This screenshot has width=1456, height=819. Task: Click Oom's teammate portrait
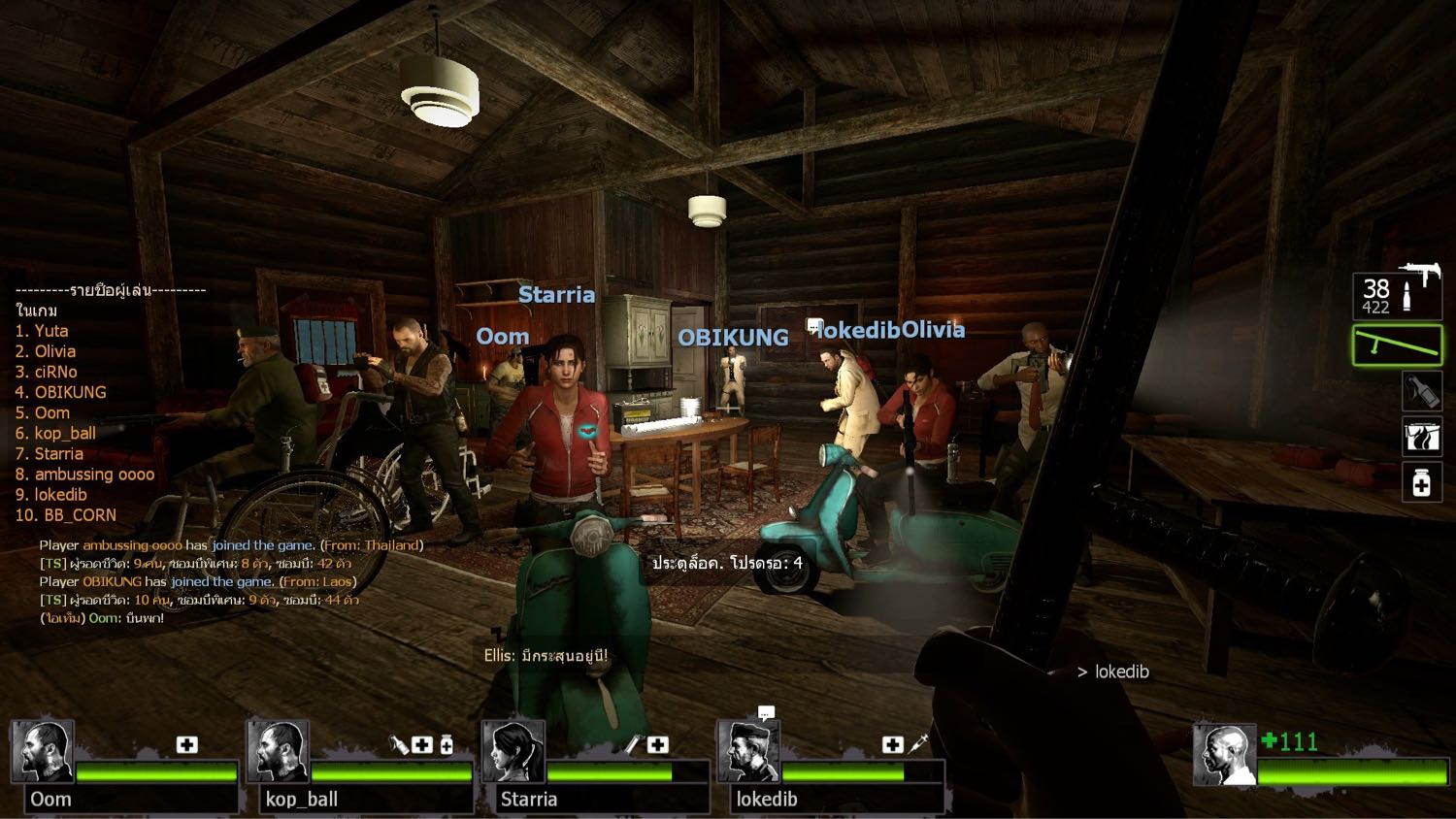tap(44, 751)
